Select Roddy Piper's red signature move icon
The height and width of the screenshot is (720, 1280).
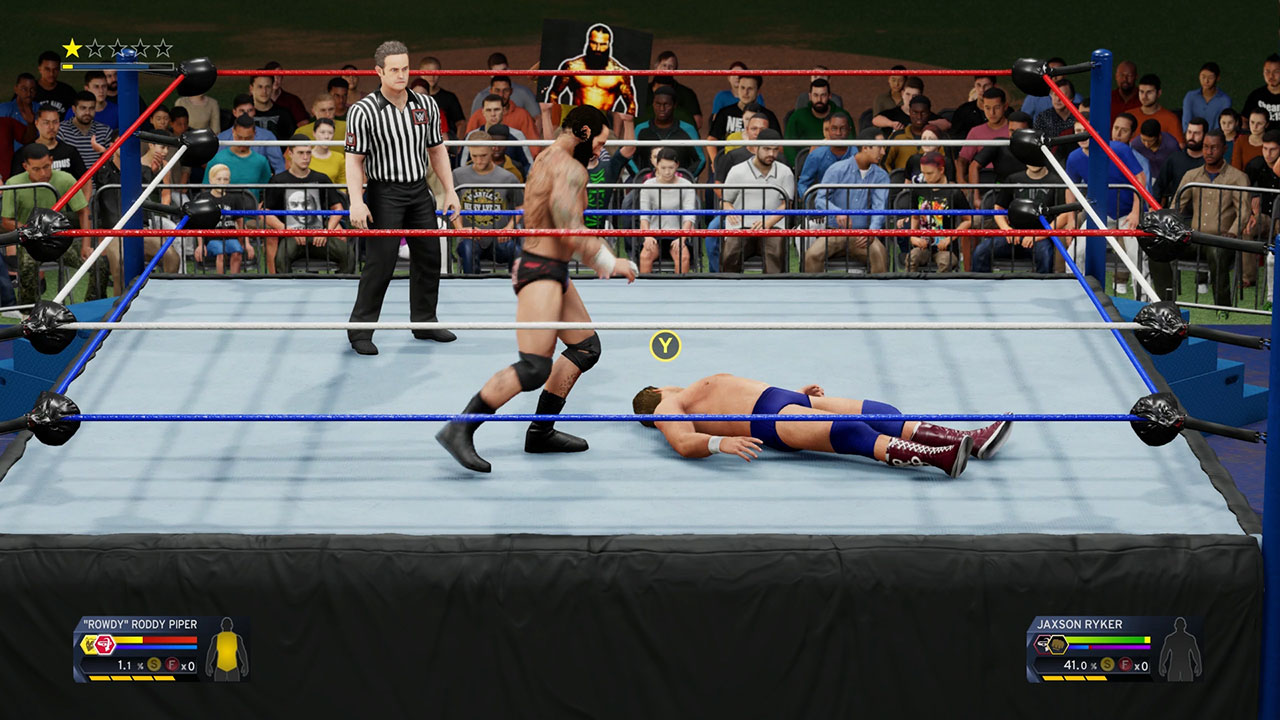pos(106,645)
